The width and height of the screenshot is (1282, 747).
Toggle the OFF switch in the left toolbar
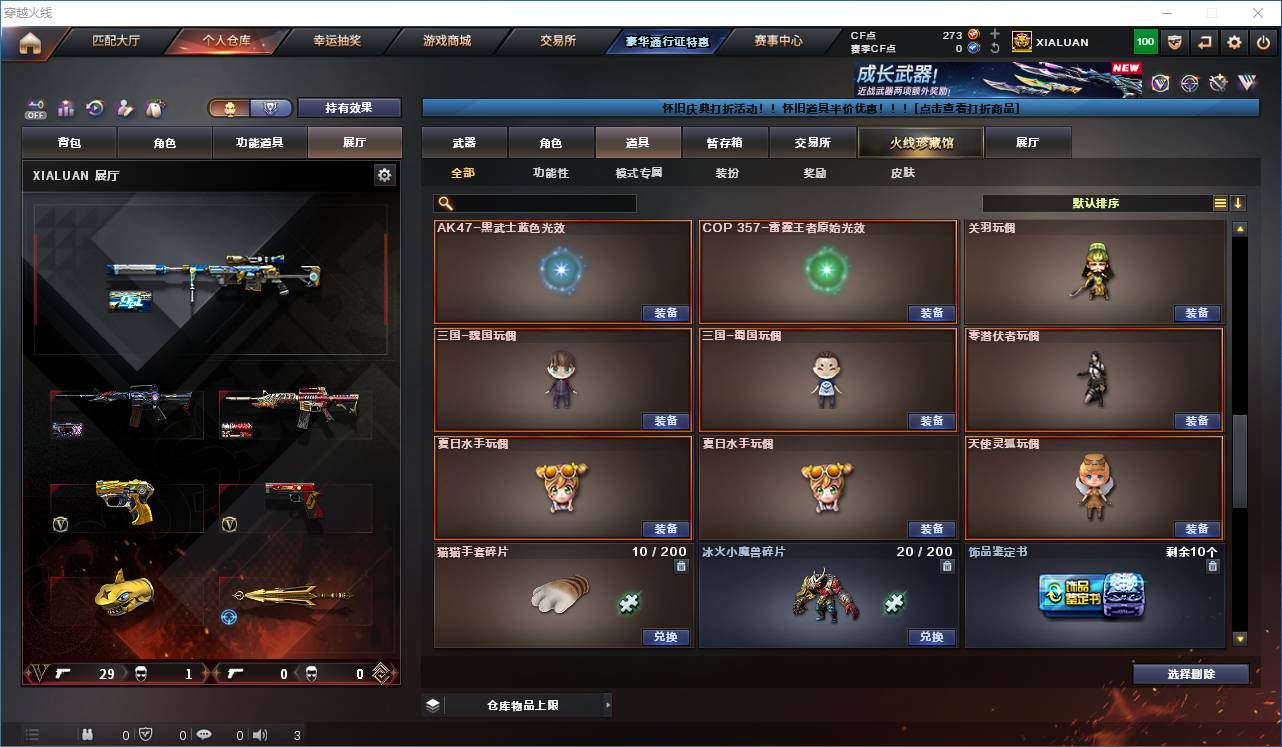[34, 108]
